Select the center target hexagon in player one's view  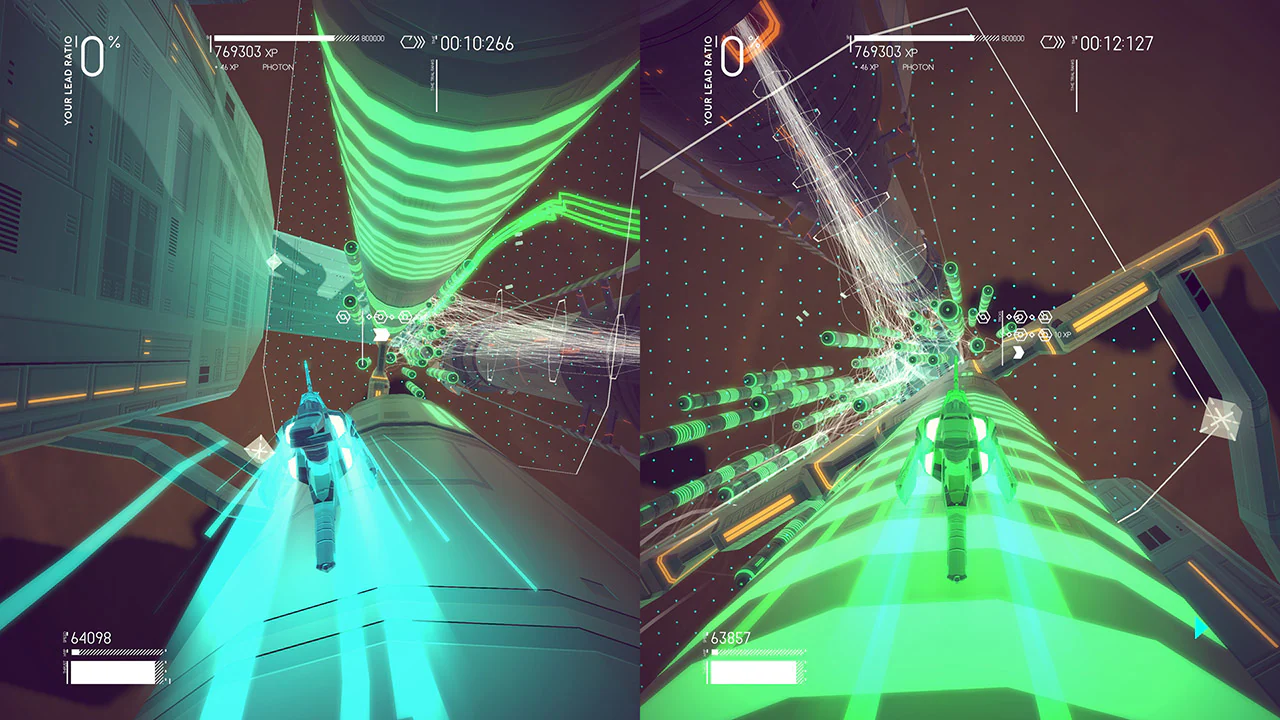tap(380, 316)
